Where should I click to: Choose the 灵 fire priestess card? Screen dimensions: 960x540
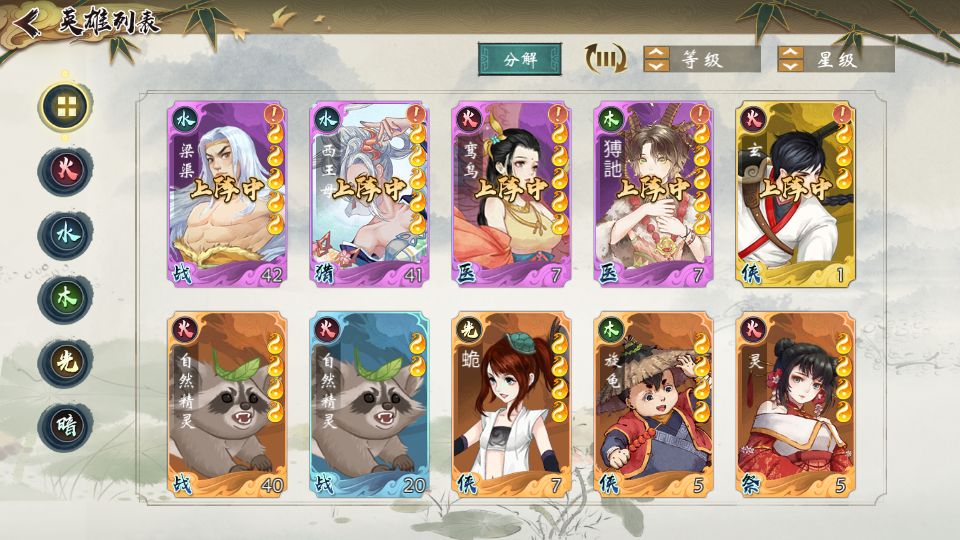[x=796, y=405]
